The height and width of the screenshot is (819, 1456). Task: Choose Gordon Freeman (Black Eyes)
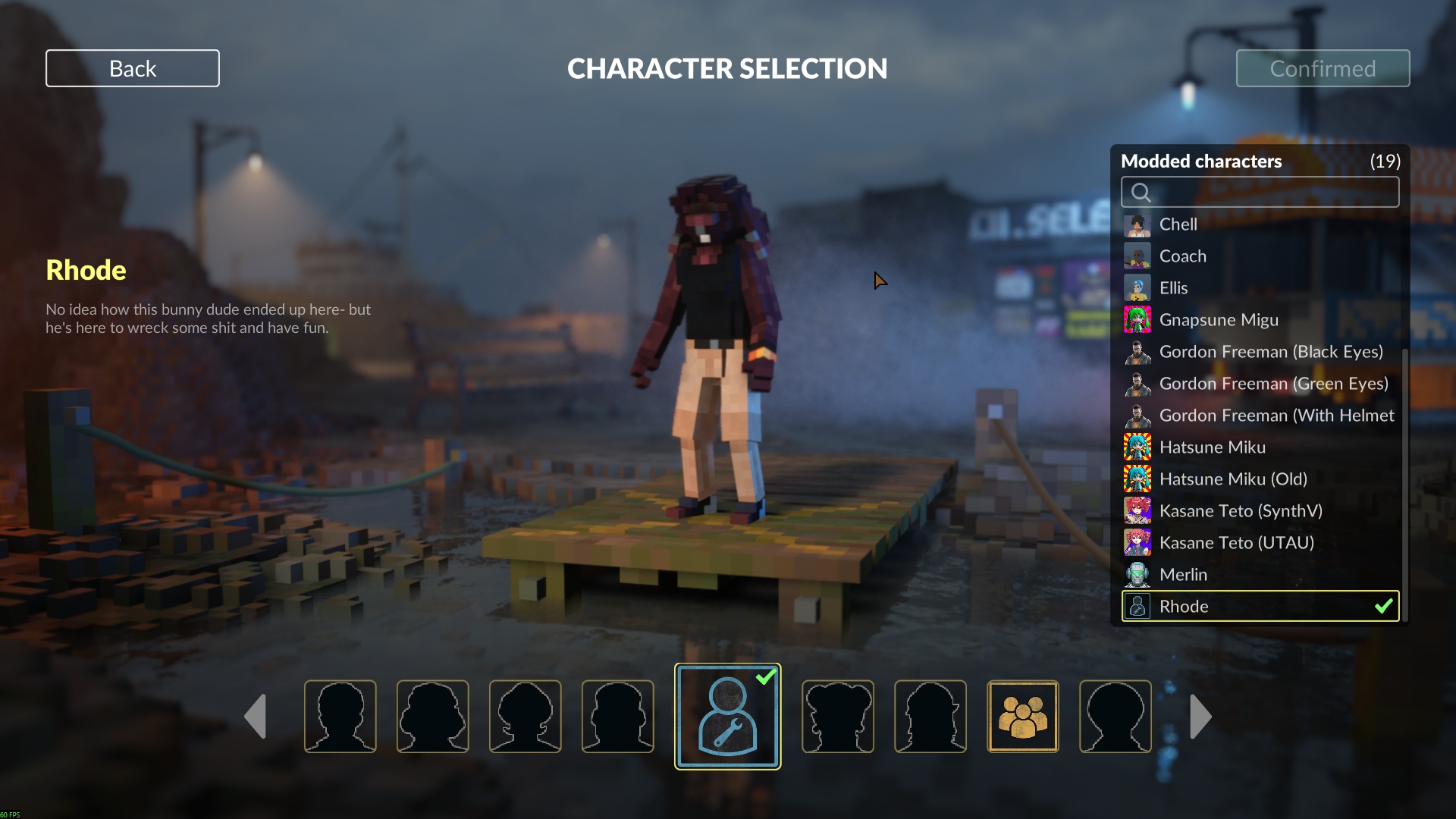[x=1270, y=352]
